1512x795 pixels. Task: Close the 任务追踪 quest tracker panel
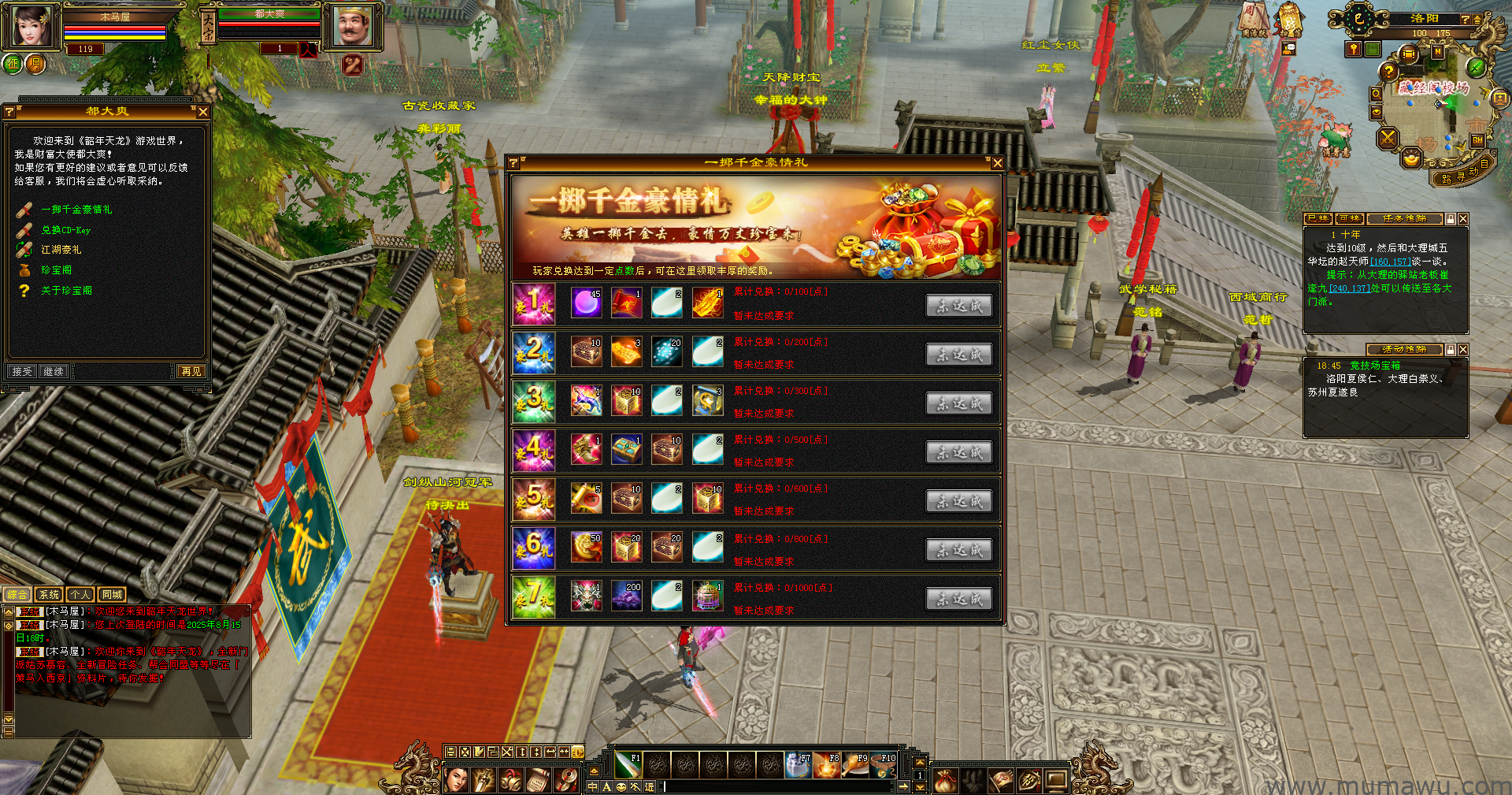1463,219
